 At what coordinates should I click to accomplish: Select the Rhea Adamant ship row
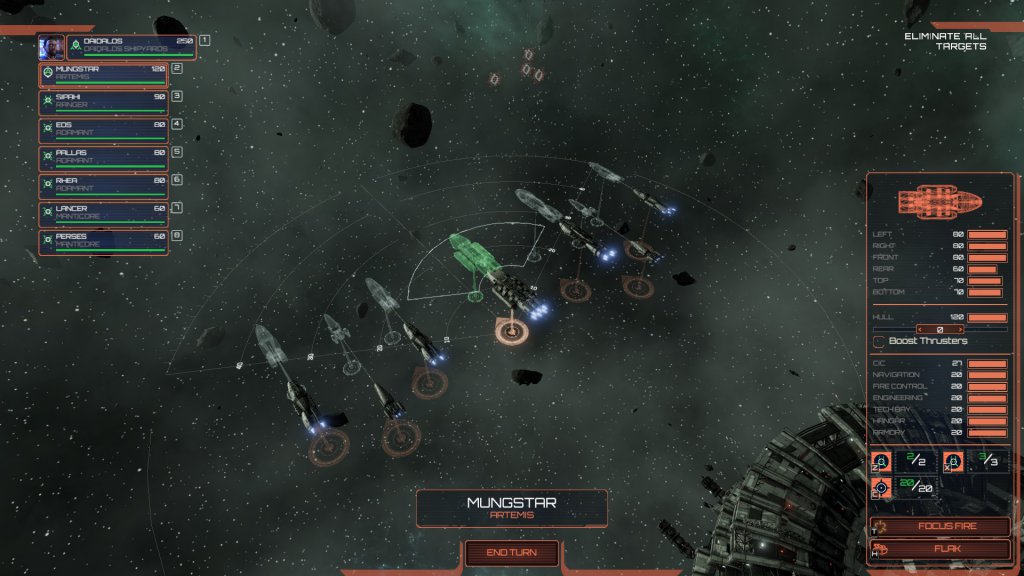[104, 186]
